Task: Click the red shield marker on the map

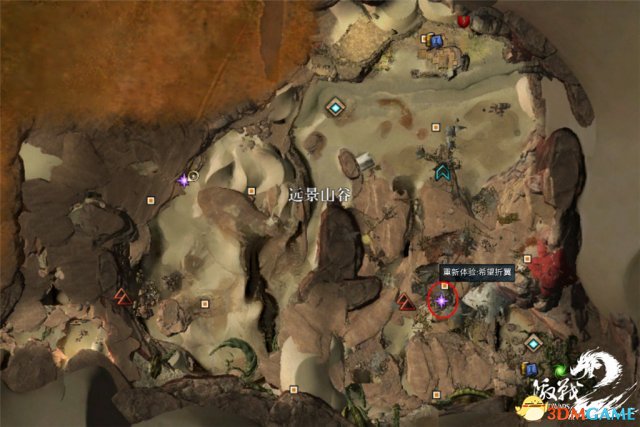Action: coord(464,20)
